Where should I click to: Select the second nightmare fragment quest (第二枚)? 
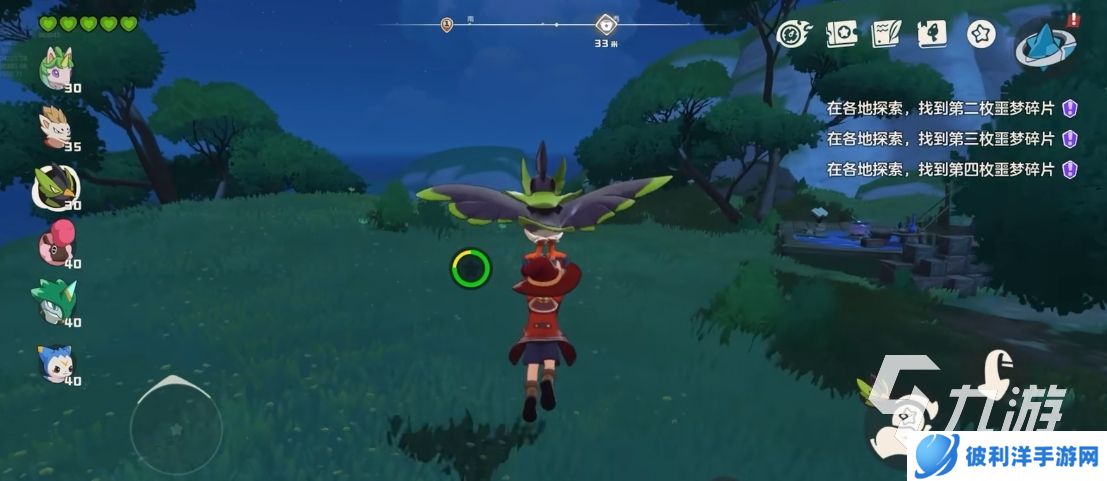pyautogui.click(x=940, y=108)
